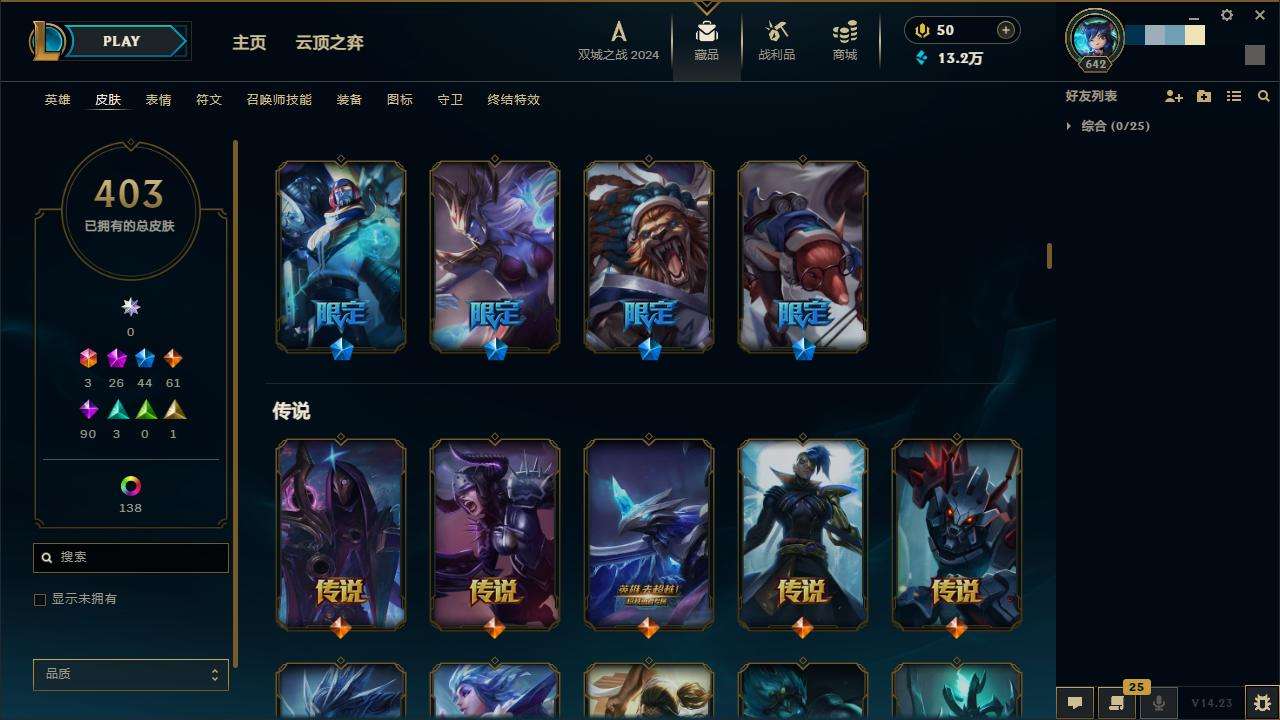The image size is (1280, 720).
Task: Go to the 主页 home page
Action: click(249, 42)
